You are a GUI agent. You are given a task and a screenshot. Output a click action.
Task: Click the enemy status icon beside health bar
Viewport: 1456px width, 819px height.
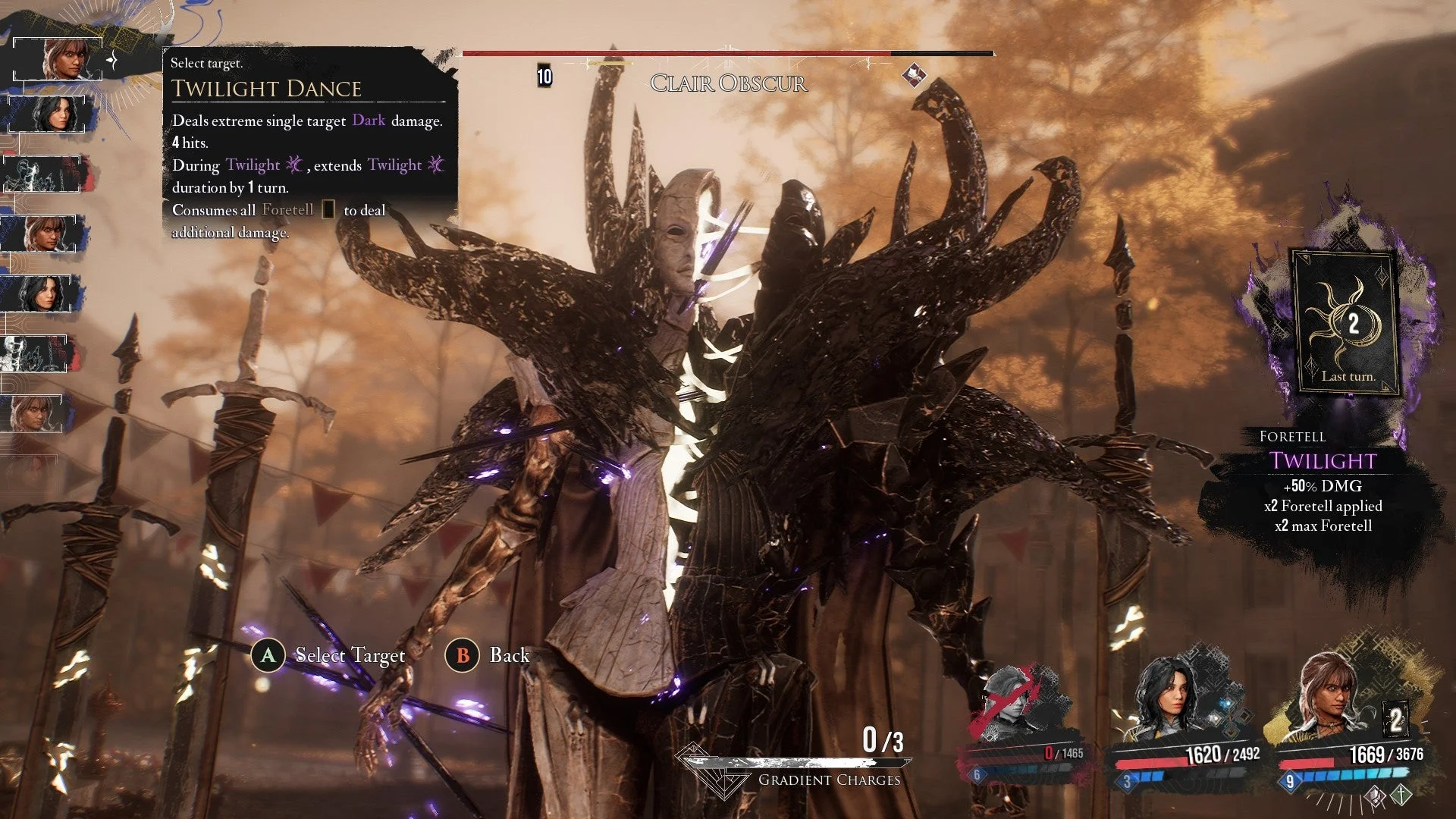click(914, 75)
